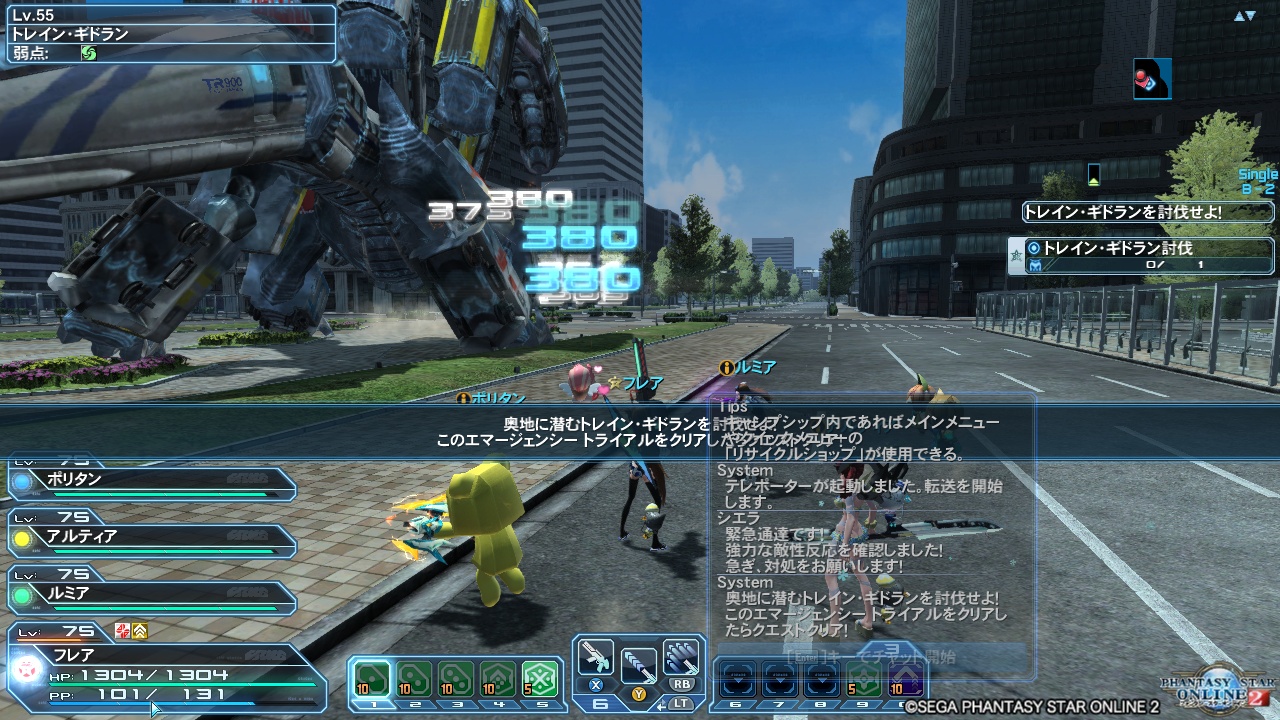Expand the LT weapon palette switcher
The width and height of the screenshot is (1280, 720).
[x=681, y=703]
